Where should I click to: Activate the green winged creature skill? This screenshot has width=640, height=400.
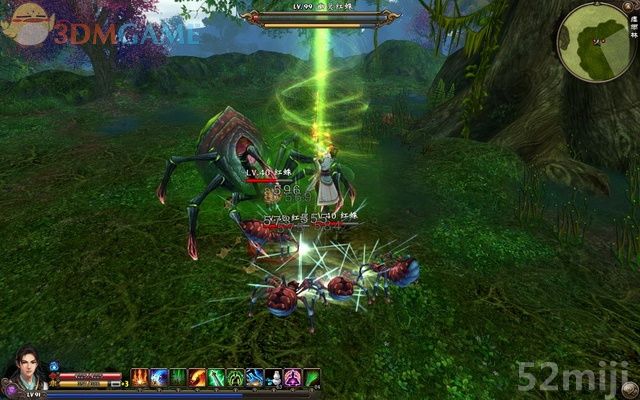pyautogui.click(x=235, y=377)
